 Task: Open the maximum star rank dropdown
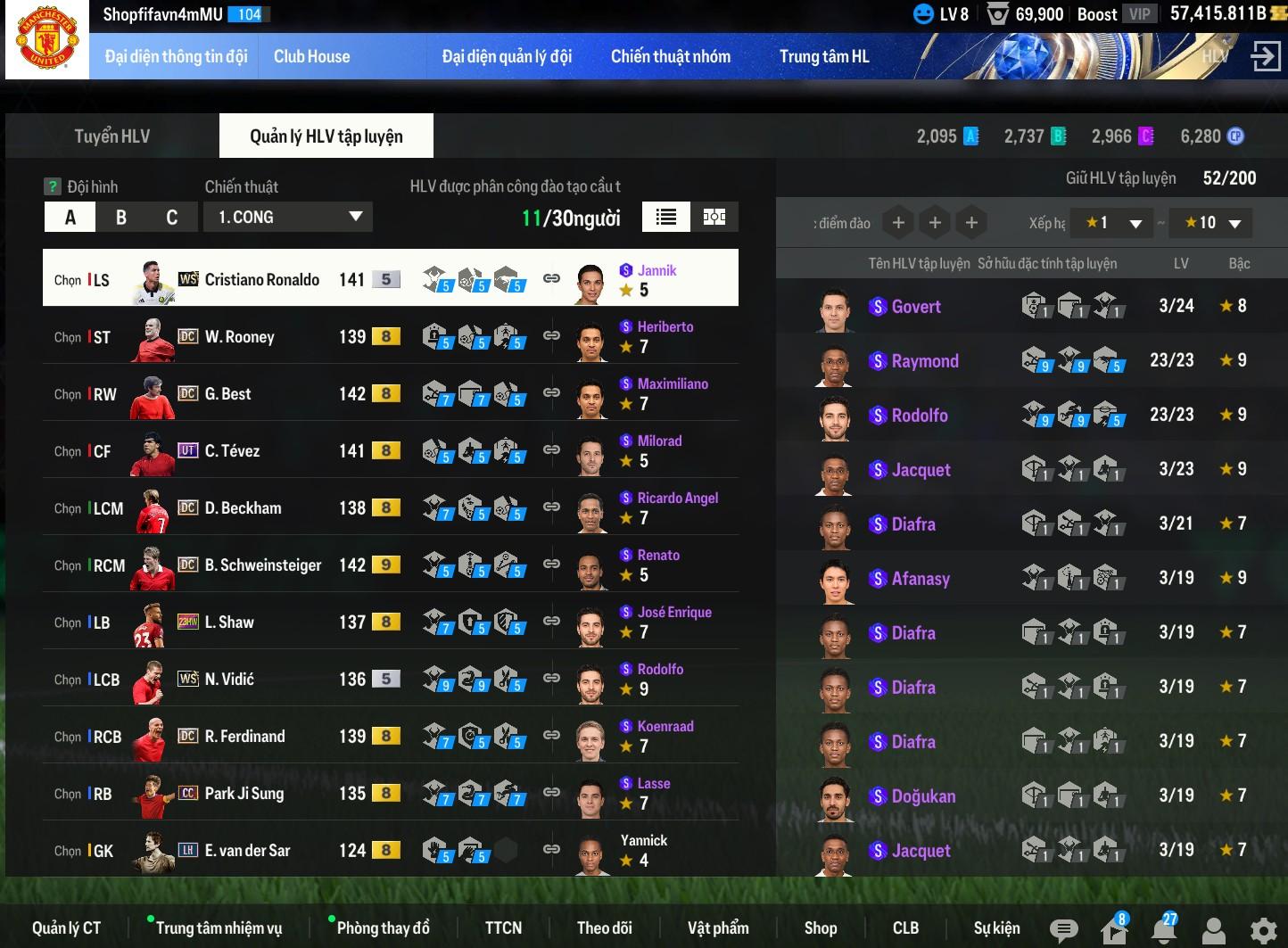(x=1212, y=223)
